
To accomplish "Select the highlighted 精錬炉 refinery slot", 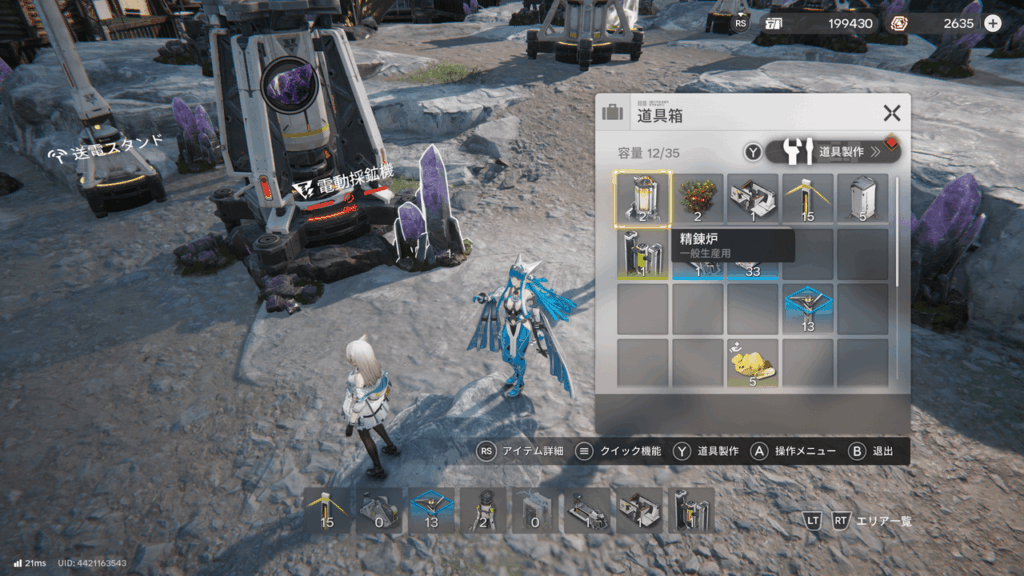I will (642, 198).
